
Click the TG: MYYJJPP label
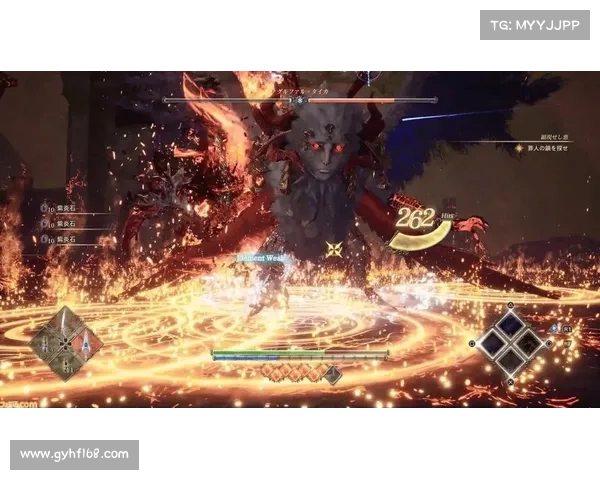point(536,24)
